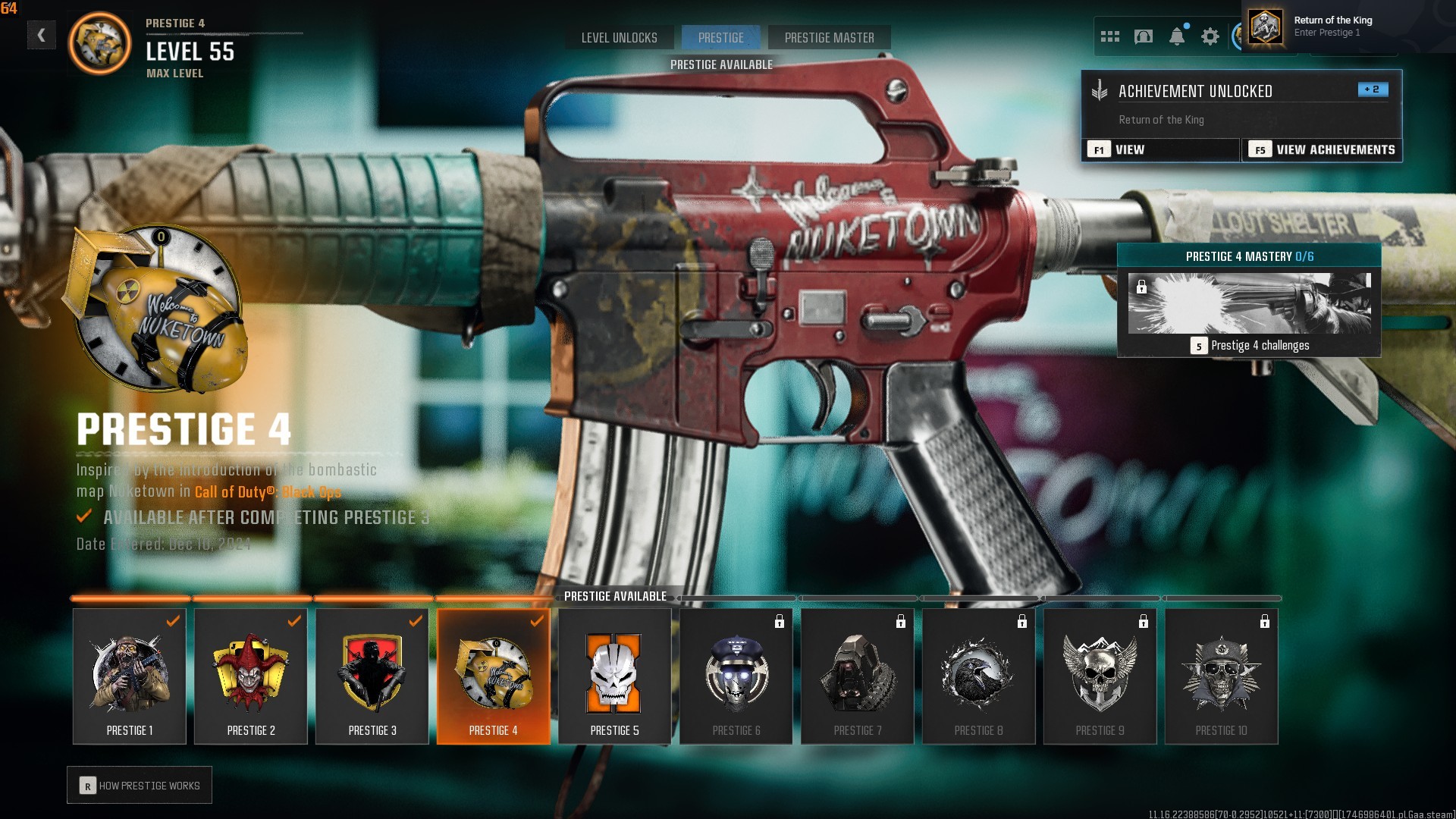Select the locked Prestige 7 tile
The height and width of the screenshot is (819, 1456).
[x=858, y=676]
